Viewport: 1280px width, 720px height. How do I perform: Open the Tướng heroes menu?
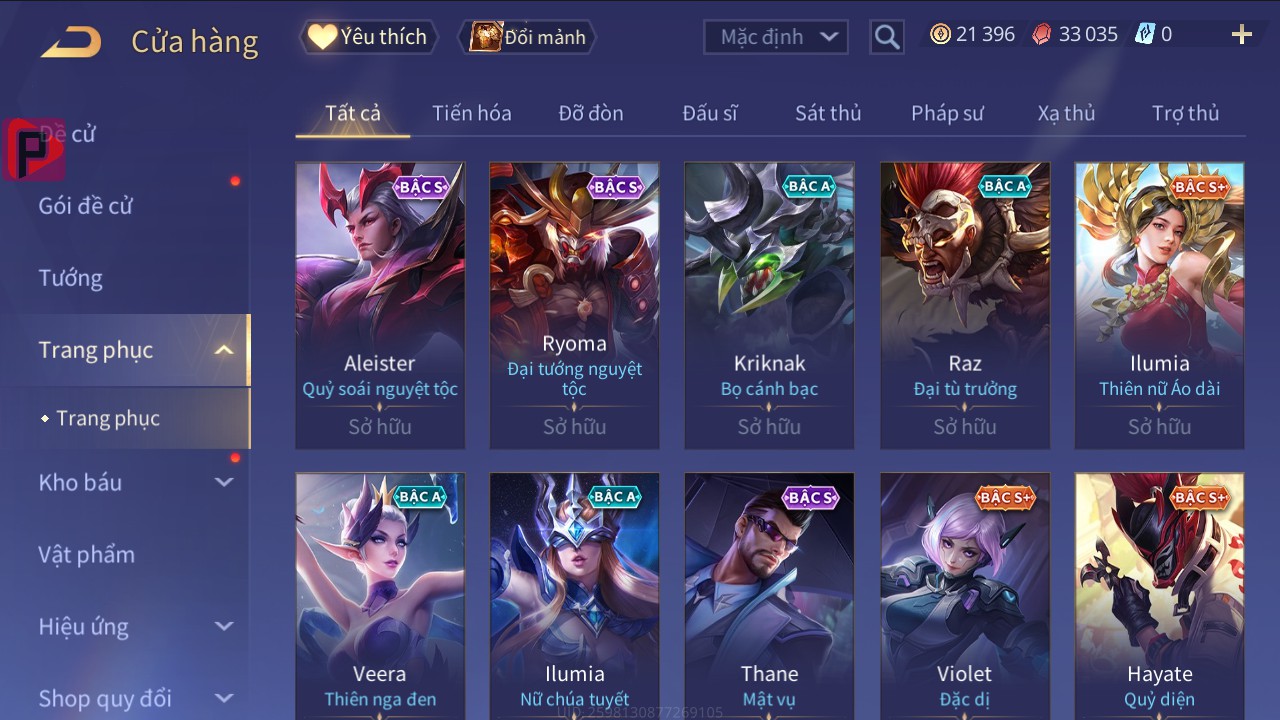click(x=71, y=278)
